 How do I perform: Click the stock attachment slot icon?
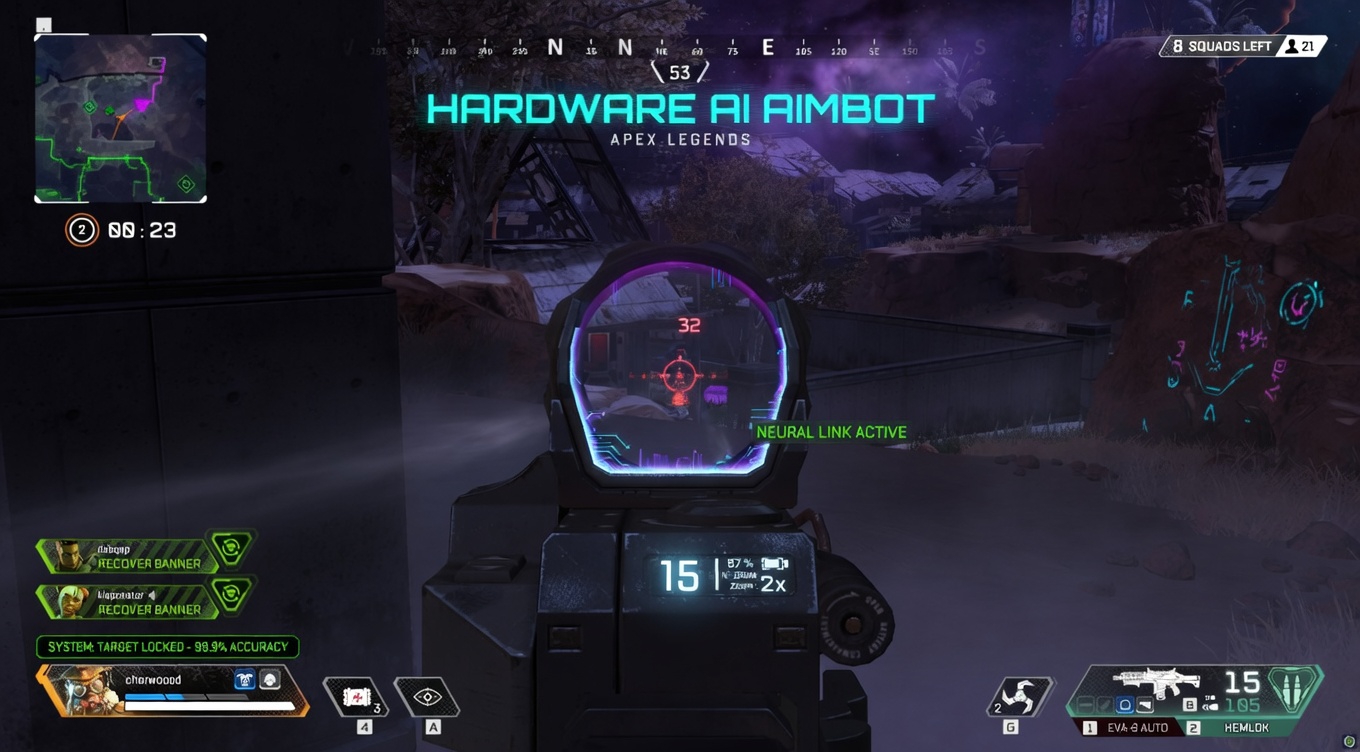pyautogui.click(x=1146, y=706)
